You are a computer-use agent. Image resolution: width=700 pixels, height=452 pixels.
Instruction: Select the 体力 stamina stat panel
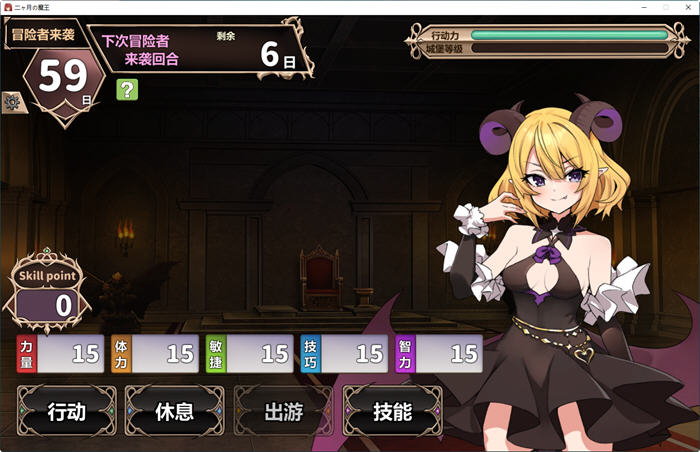pyautogui.click(x=154, y=353)
